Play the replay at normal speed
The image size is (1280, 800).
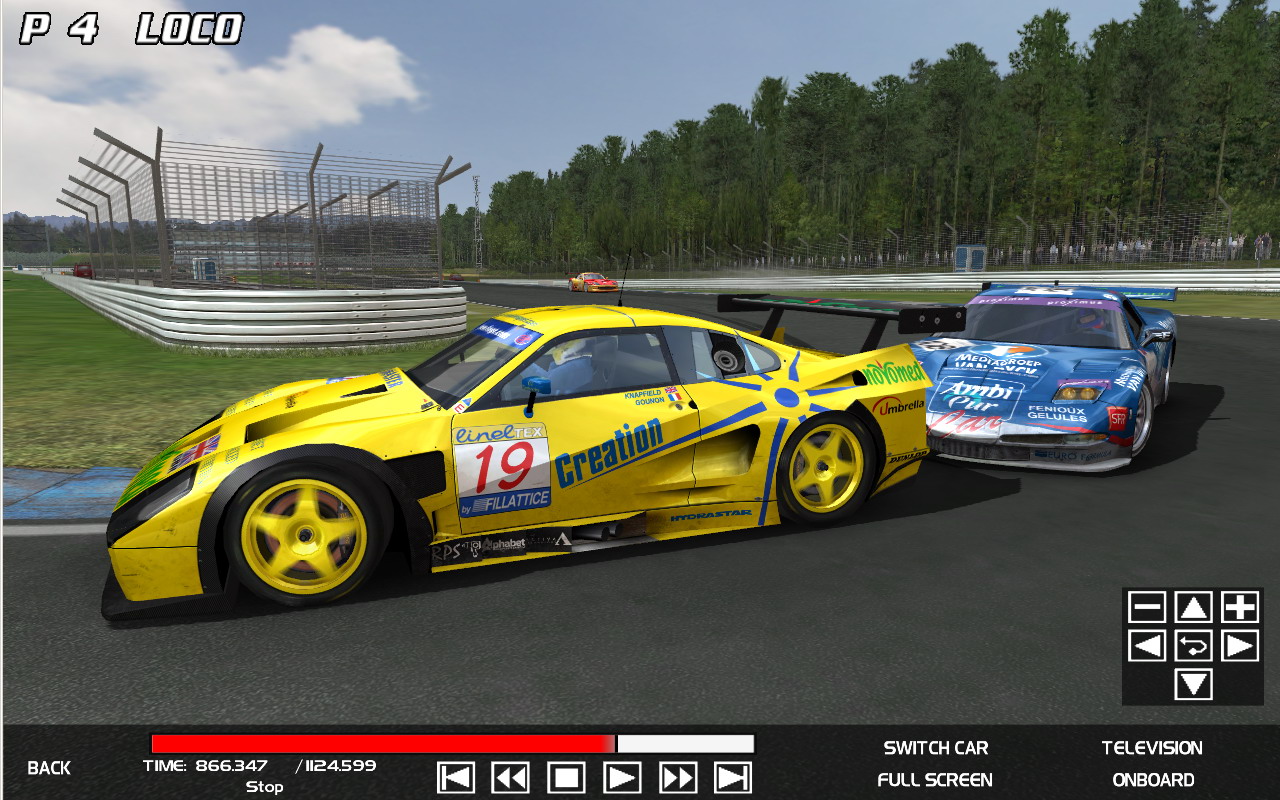click(x=622, y=777)
